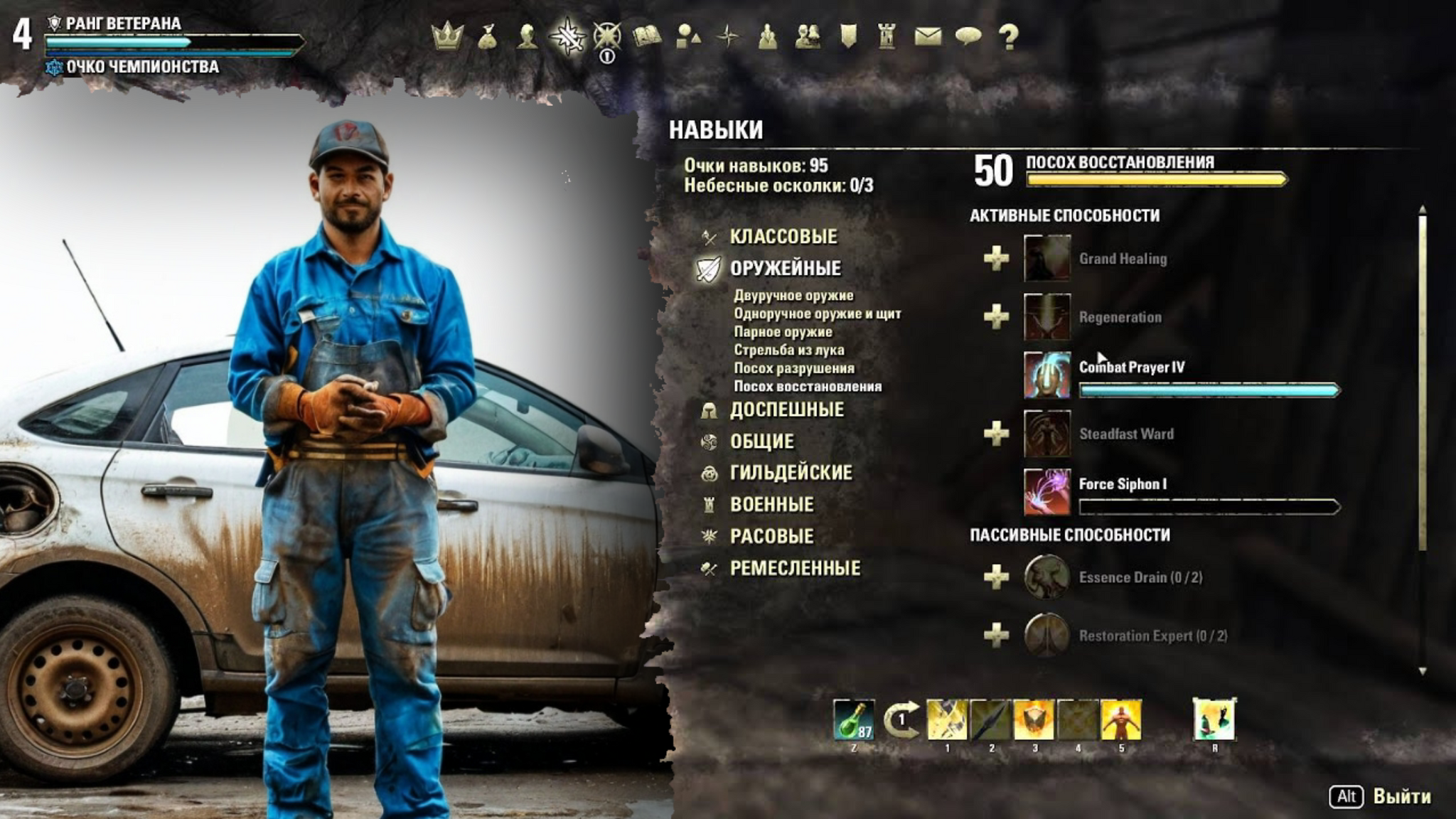The height and width of the screenshot is (819, 1456).
Task: Open the Crown Store crown icon
Action: (447, 36)
